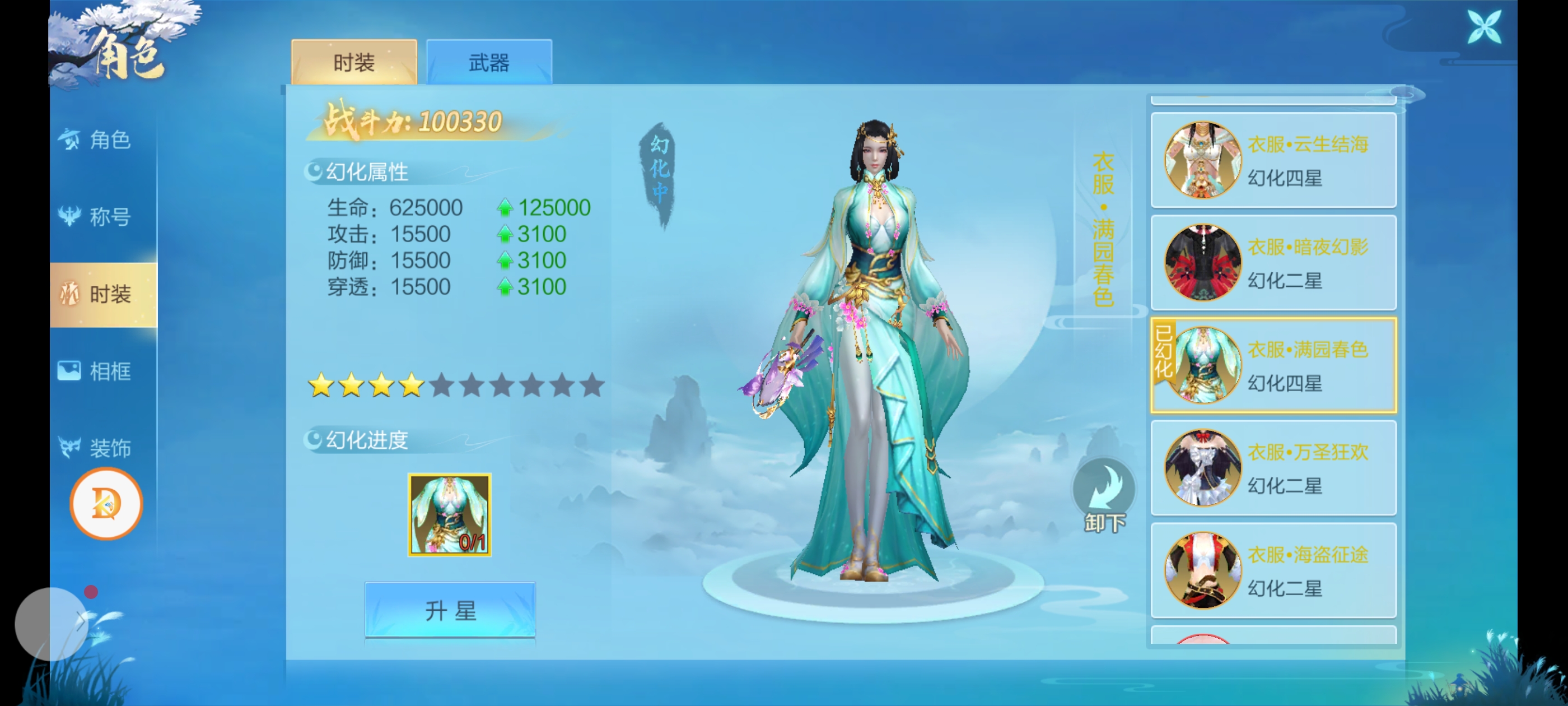Tap the orange D floating overlay icon
1568x706 pixels.
pos(106,504)
